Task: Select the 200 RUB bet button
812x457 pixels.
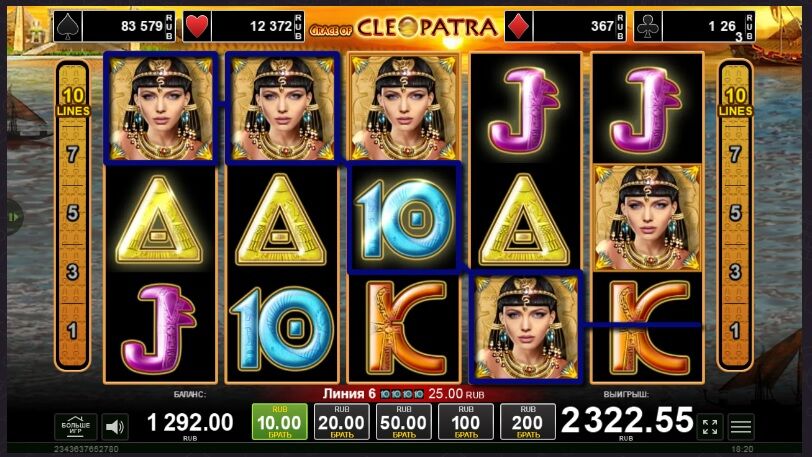Action: (x=527, y=423)
